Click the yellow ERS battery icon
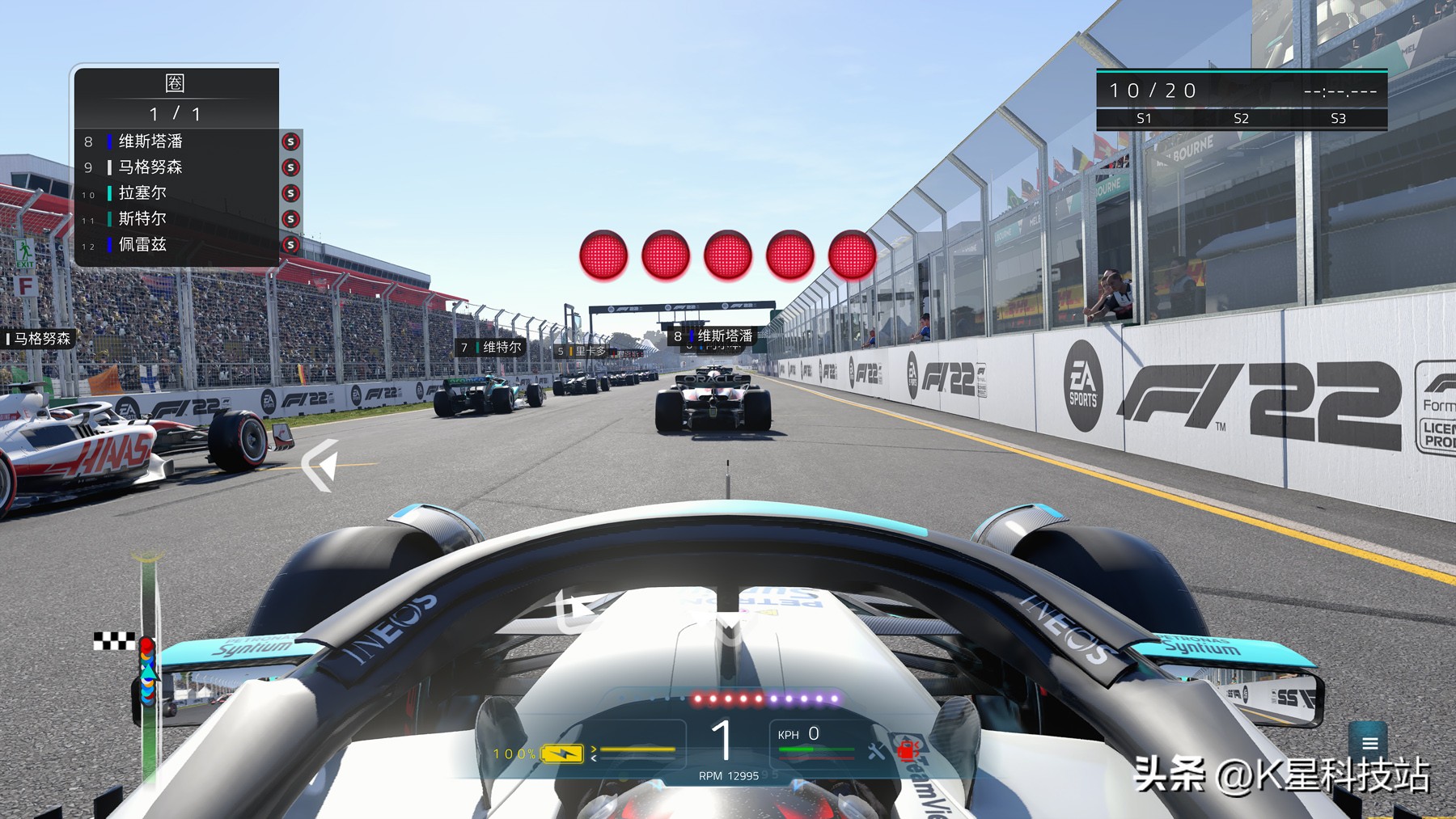Screen dimensions: 1456x819 [564, 754]
